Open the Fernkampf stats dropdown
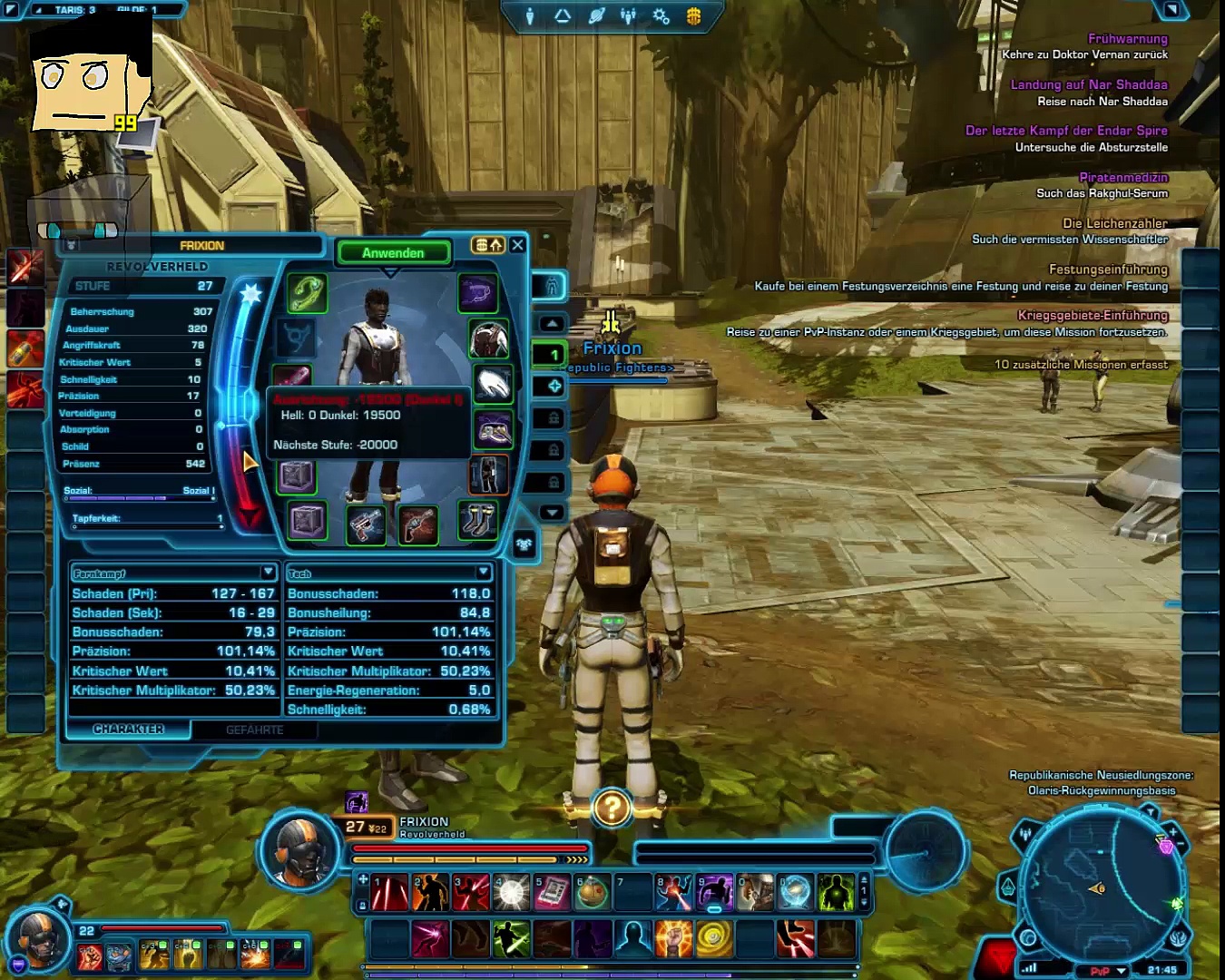Image resolution: width=1225 pixels, height=980 pixels. (268, 573)
